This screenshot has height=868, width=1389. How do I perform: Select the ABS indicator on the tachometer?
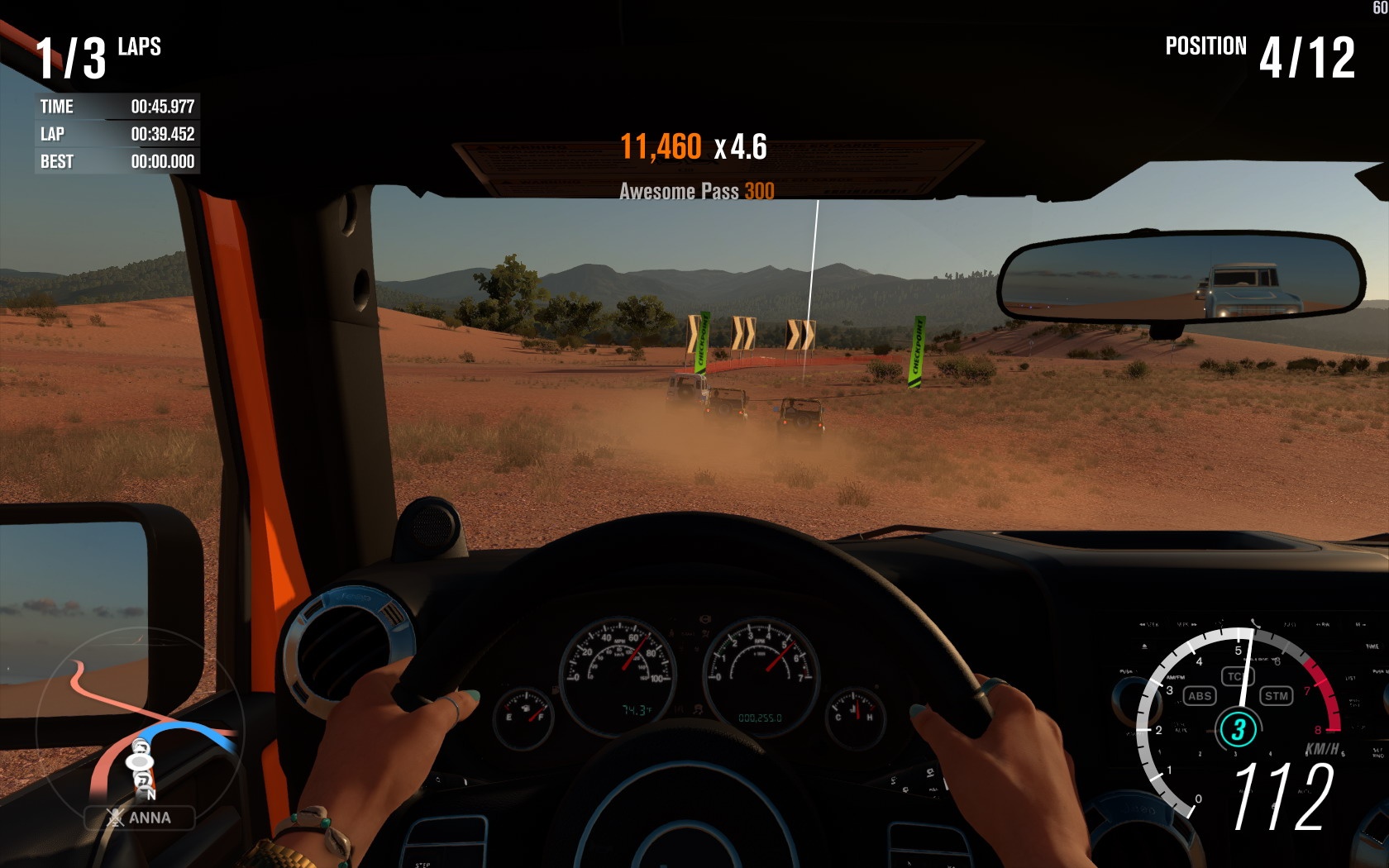click(x=1199, y=696)
